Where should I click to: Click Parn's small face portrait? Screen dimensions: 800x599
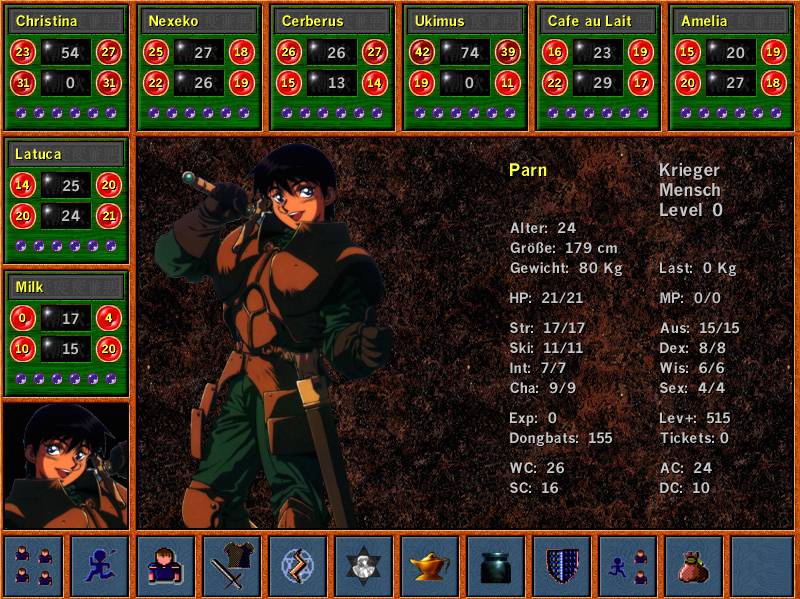click(66, 465)
